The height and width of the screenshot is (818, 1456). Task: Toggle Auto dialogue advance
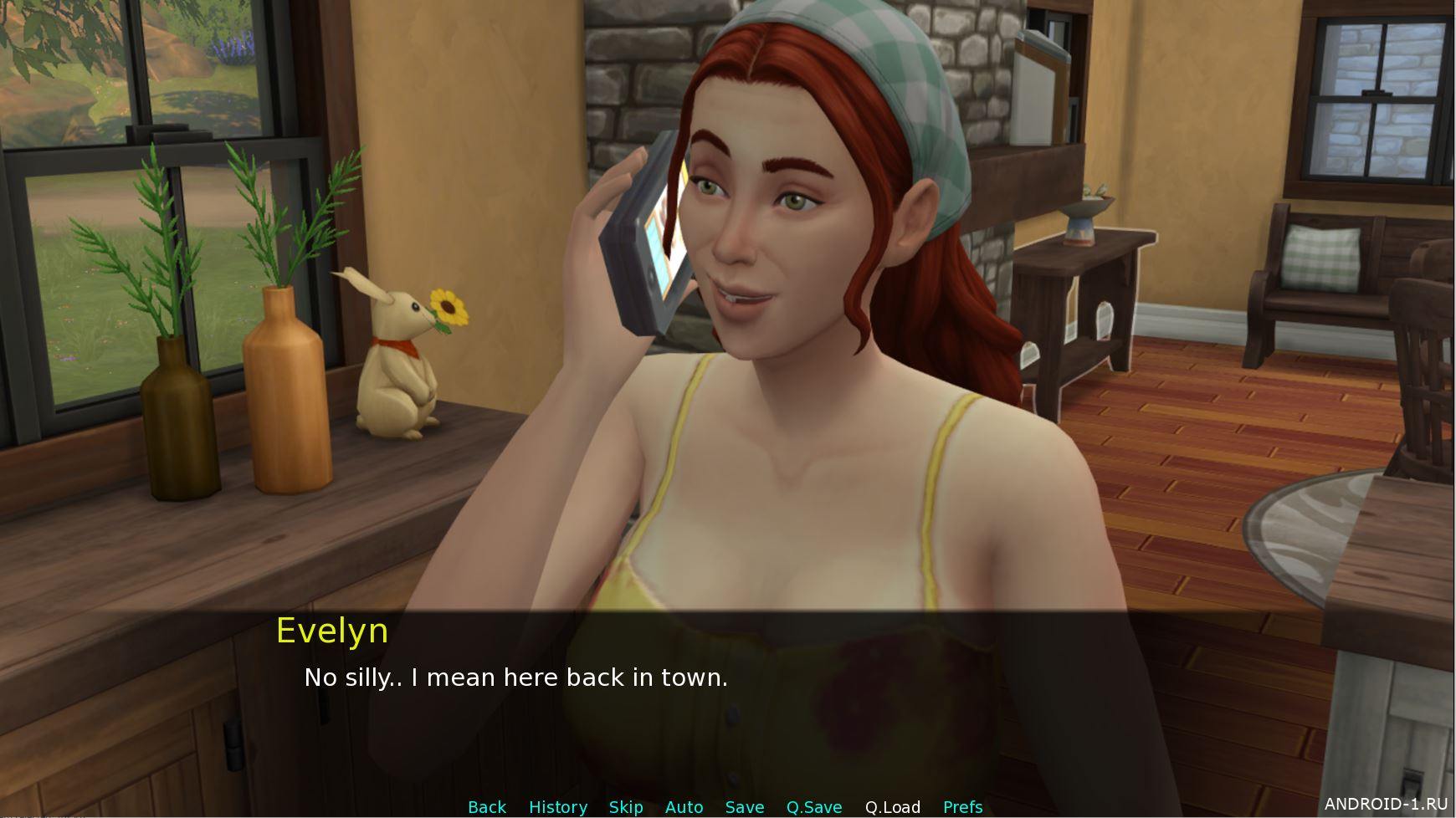[x=684, y=807]
